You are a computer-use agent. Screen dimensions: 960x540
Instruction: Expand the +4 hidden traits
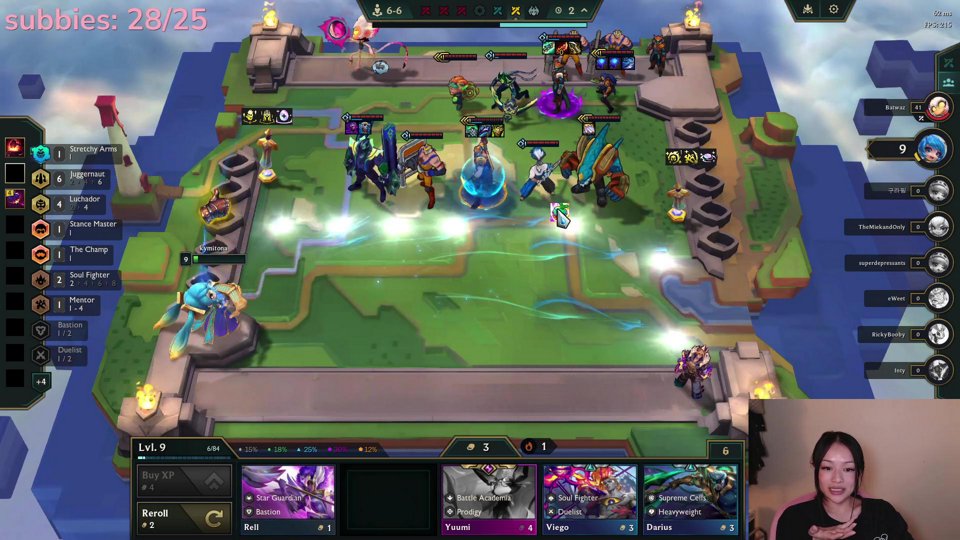coord(41,381)
